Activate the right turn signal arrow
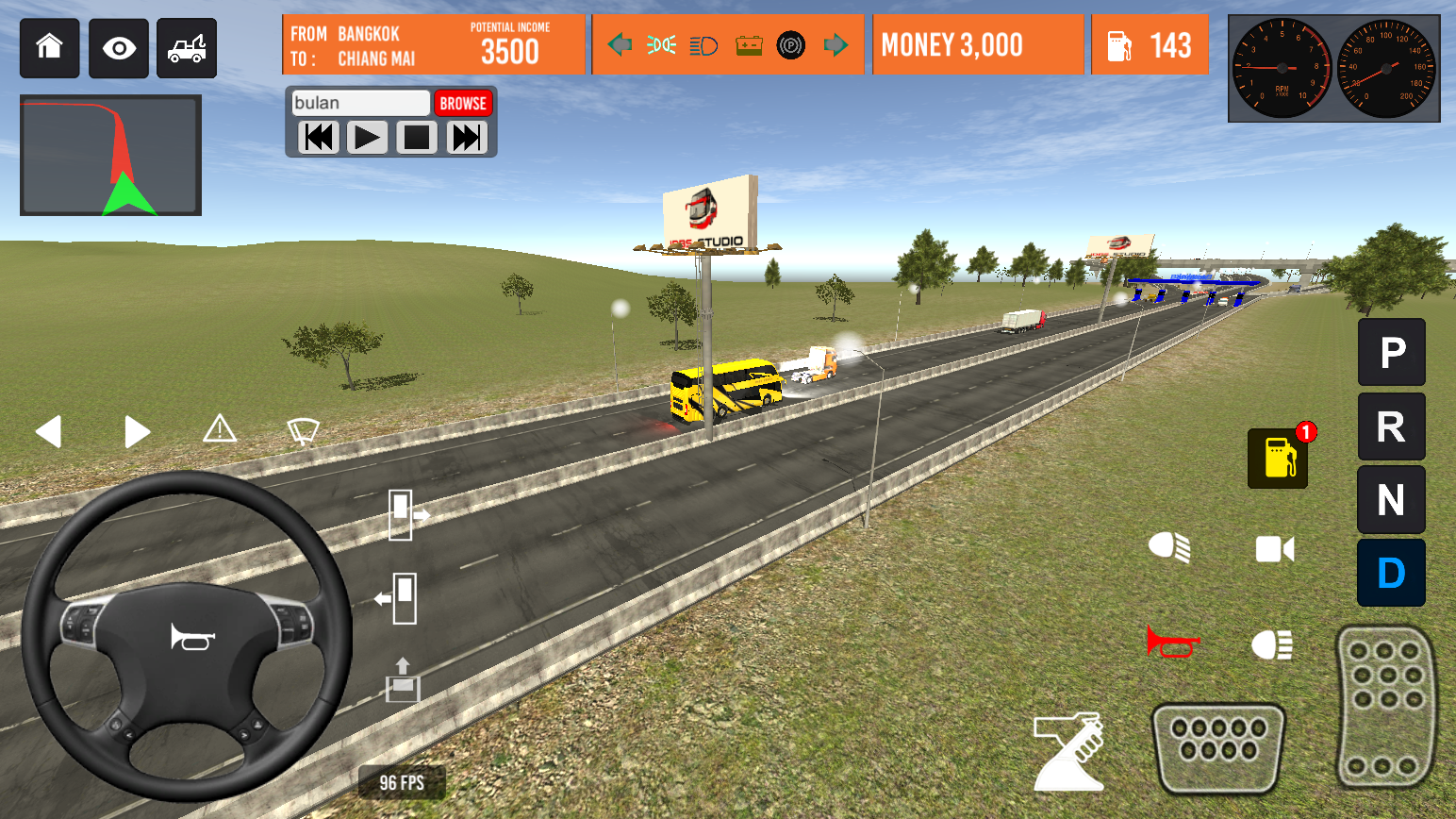The width and height of the screenshot is (1456, 819). click(137, 432)
